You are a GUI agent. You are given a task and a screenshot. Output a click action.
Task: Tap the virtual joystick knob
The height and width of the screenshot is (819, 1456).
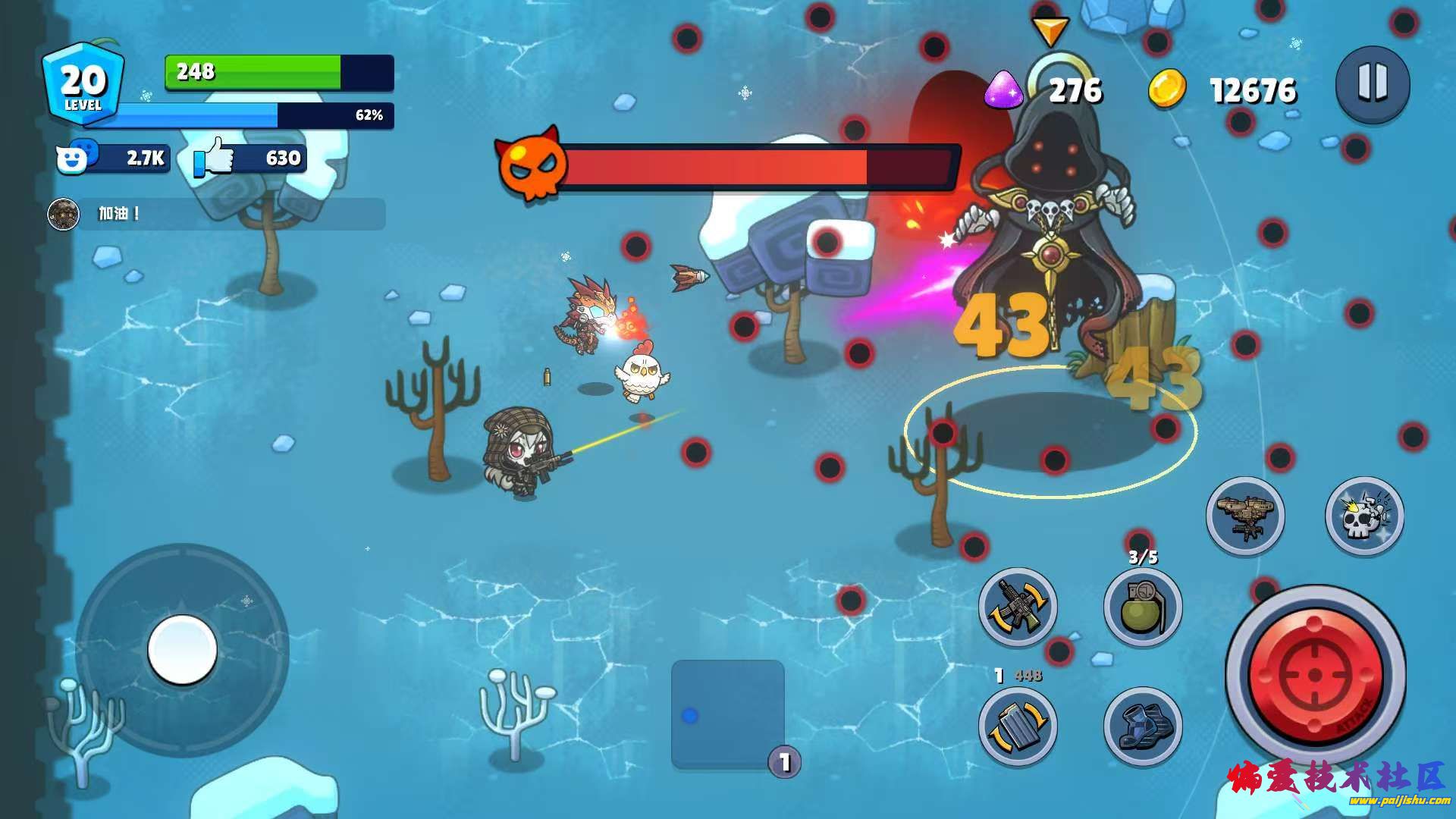182,649
